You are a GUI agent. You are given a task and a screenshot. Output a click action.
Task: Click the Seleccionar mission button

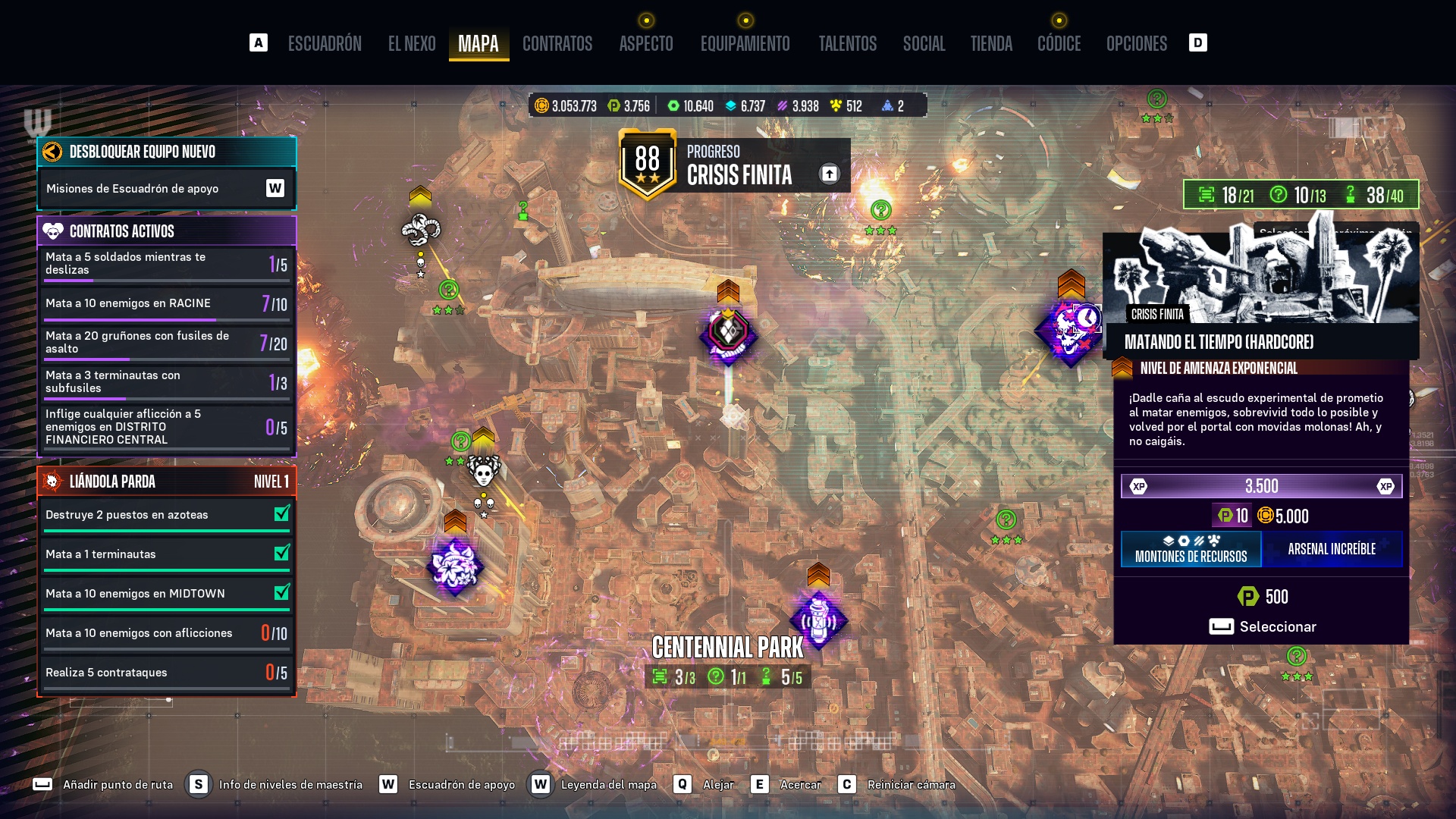(1263, 626)
